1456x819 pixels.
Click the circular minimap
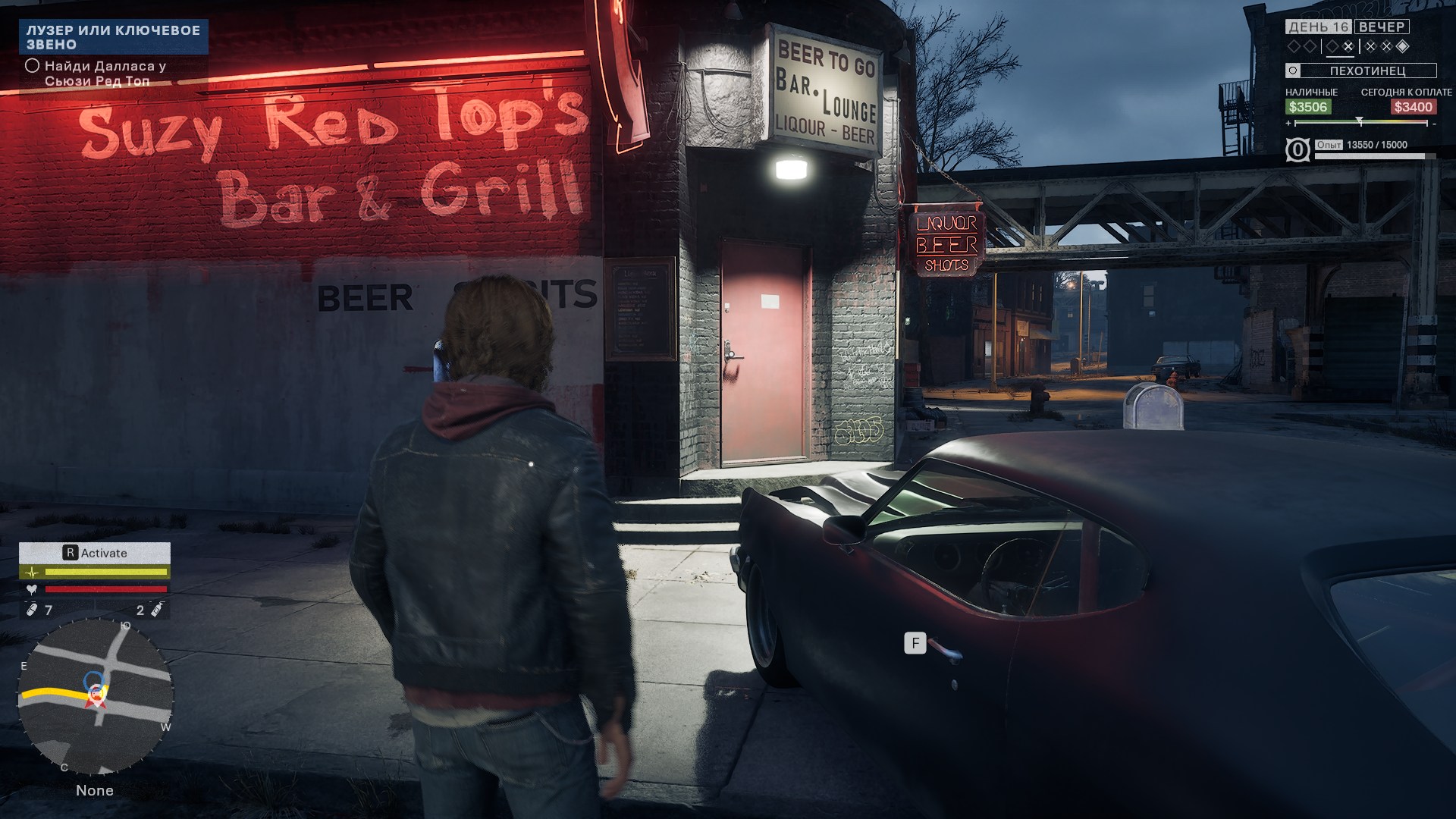point(95,696)
